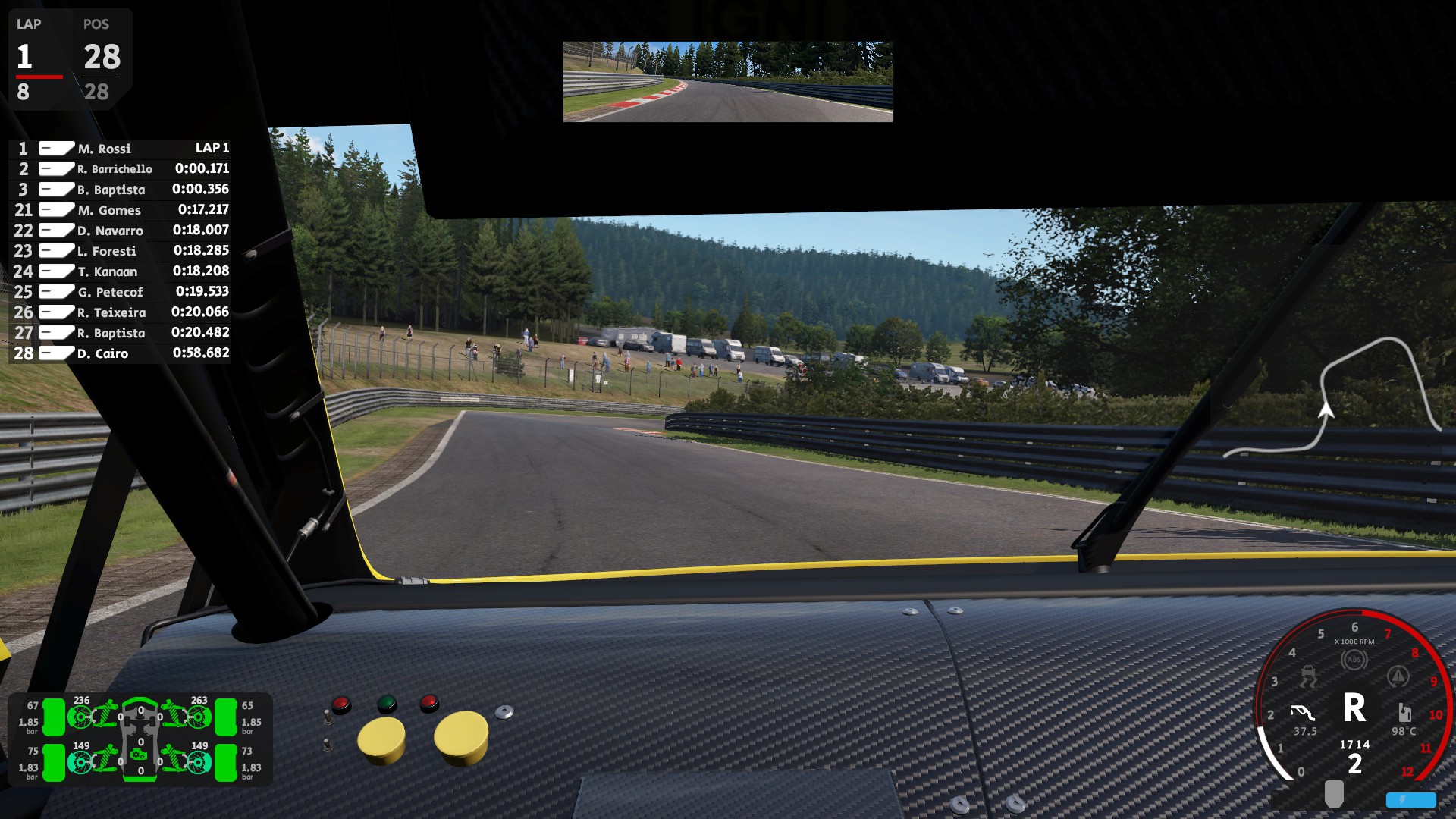Click the ABS indicator icon

(x=1354, y=660)
